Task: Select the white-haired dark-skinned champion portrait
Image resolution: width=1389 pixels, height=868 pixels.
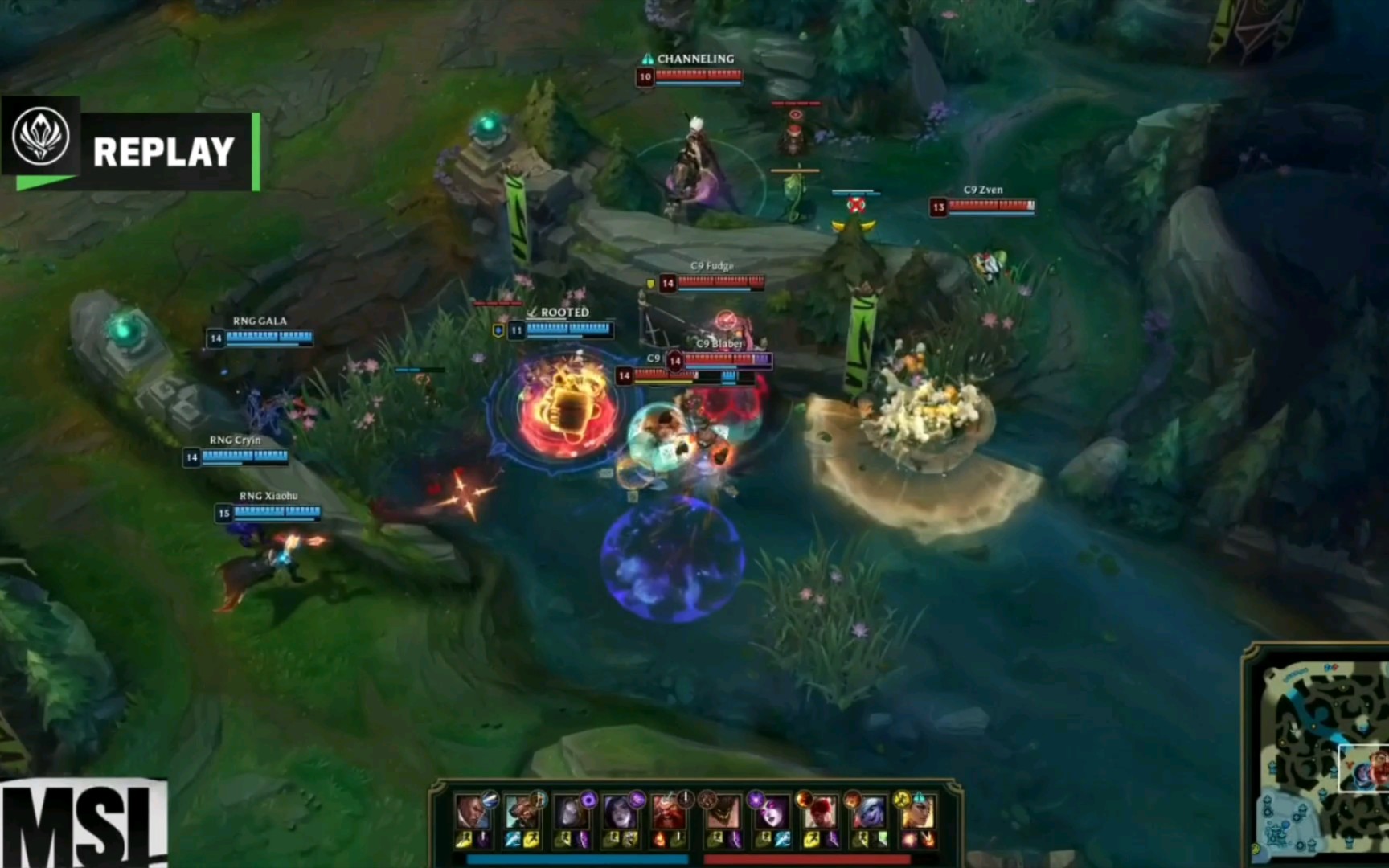Action: [x=472, y=811]
